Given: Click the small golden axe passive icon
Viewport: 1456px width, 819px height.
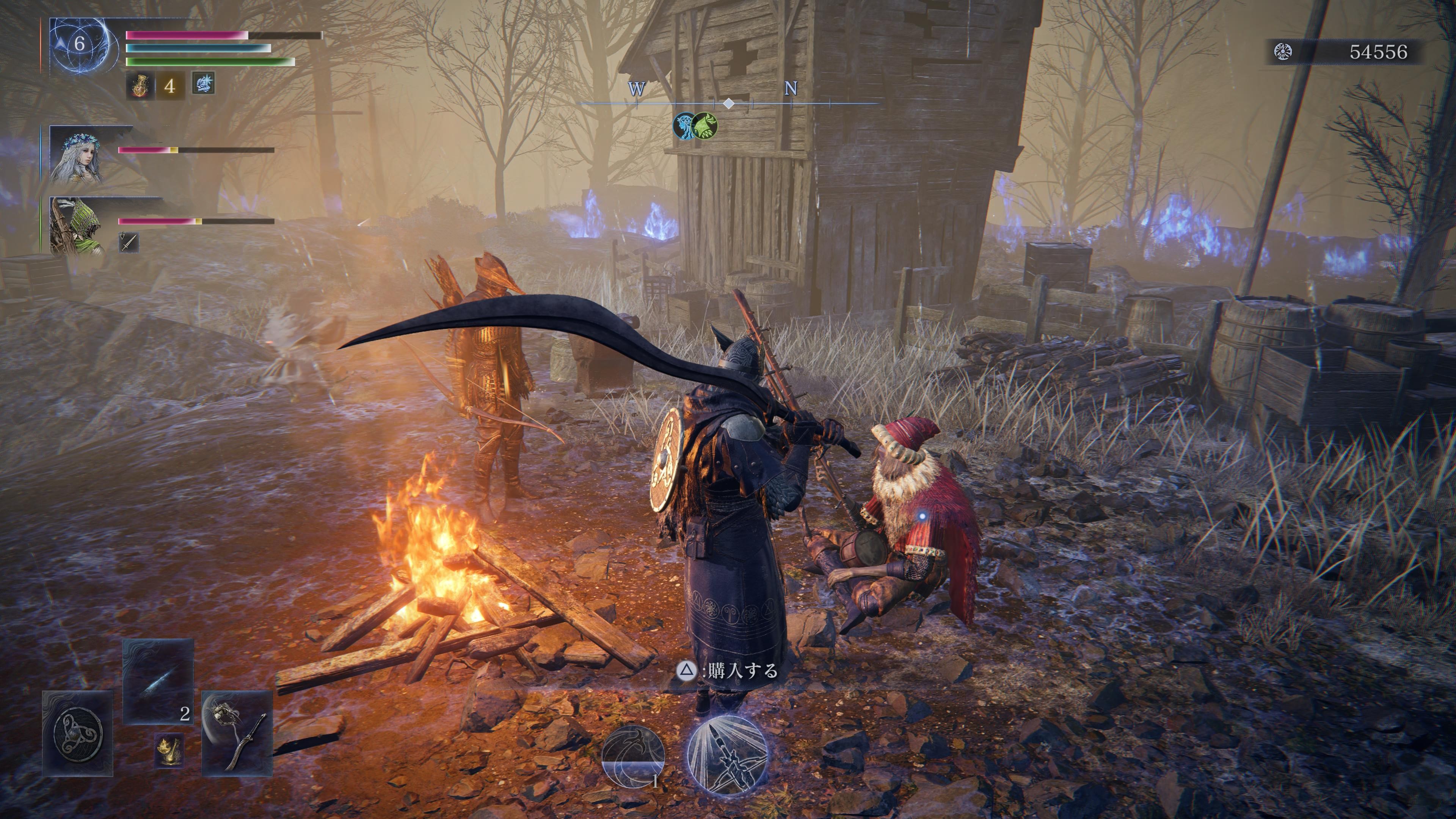Looking at the screenshot, I should 169,750.
